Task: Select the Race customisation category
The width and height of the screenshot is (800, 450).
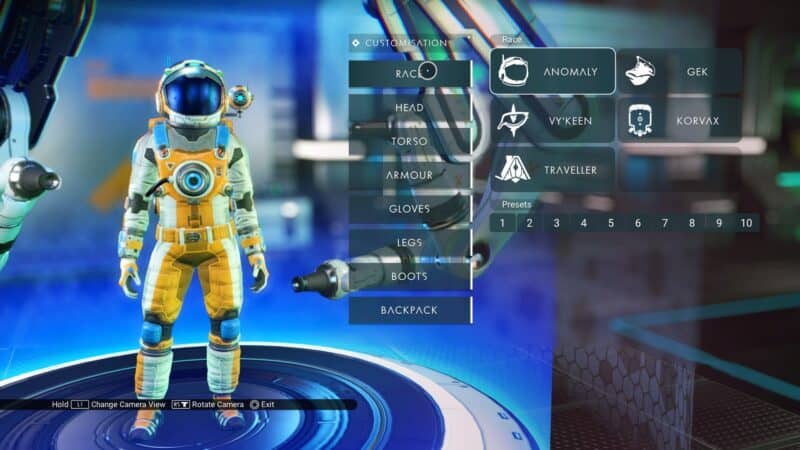Action: (409, 73)
